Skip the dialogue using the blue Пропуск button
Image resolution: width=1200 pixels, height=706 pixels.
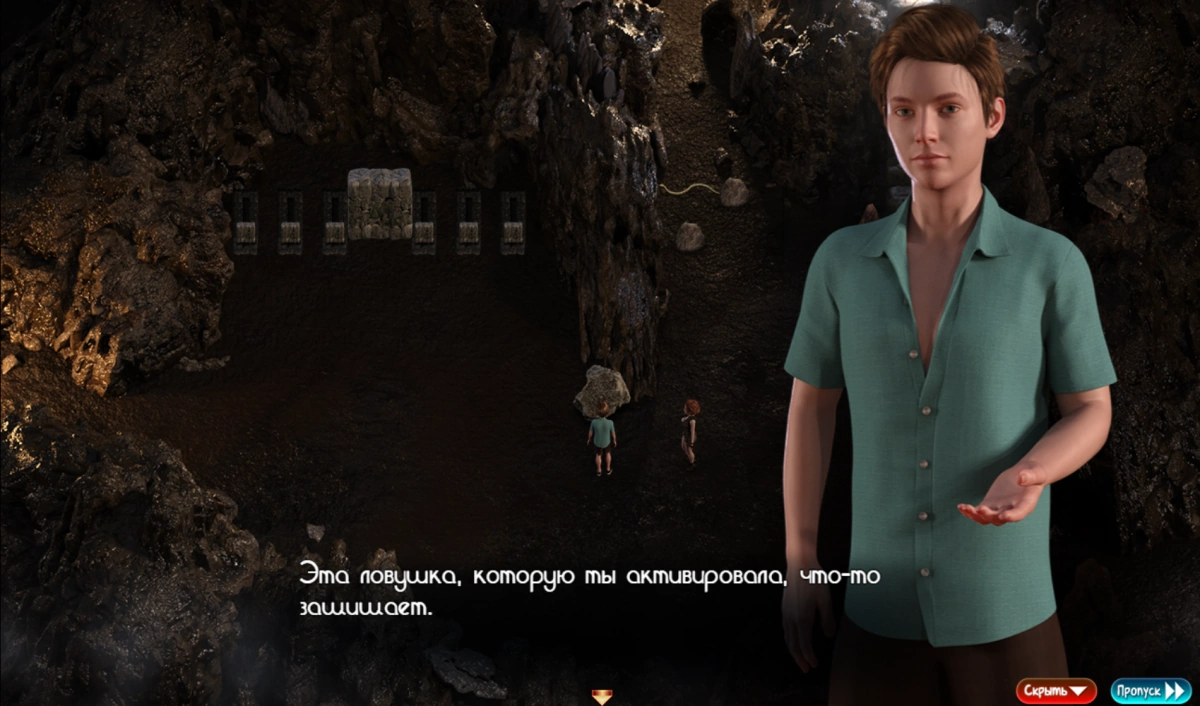pos(1150,691)
